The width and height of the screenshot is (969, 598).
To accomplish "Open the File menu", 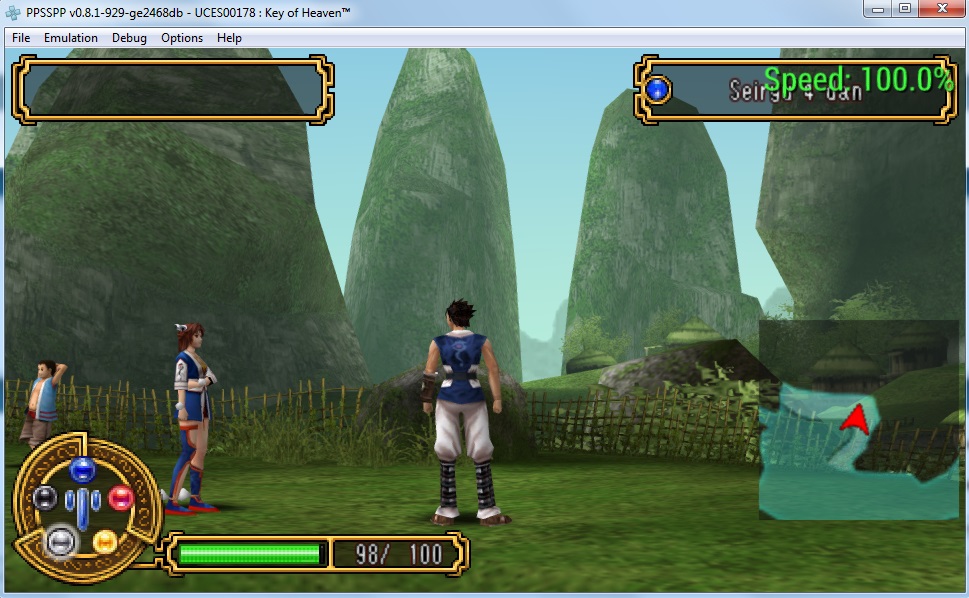I will click(21, 38).
